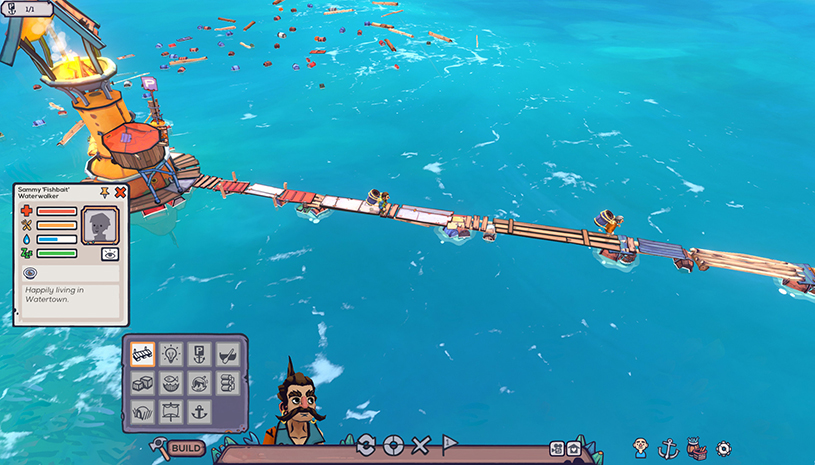This screenshot has width=815, height=465.
Task: Click the eye icon to follow Sammy
Action: [110, 254]
